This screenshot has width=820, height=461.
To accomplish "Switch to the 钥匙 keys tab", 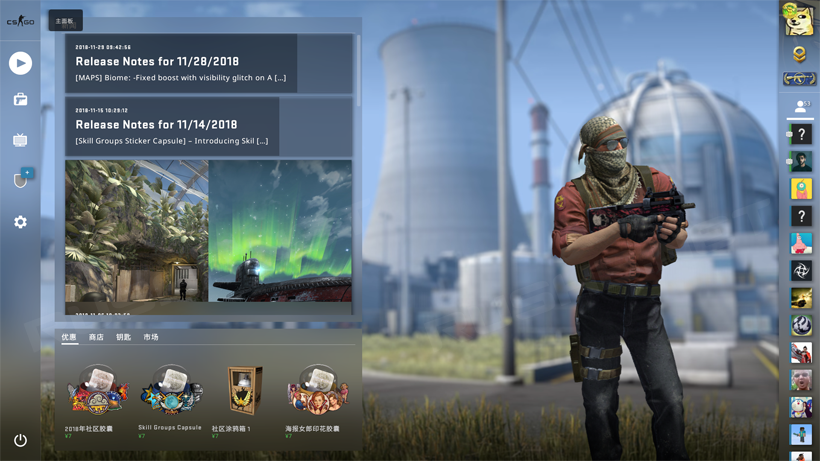I will click(123, 338).
